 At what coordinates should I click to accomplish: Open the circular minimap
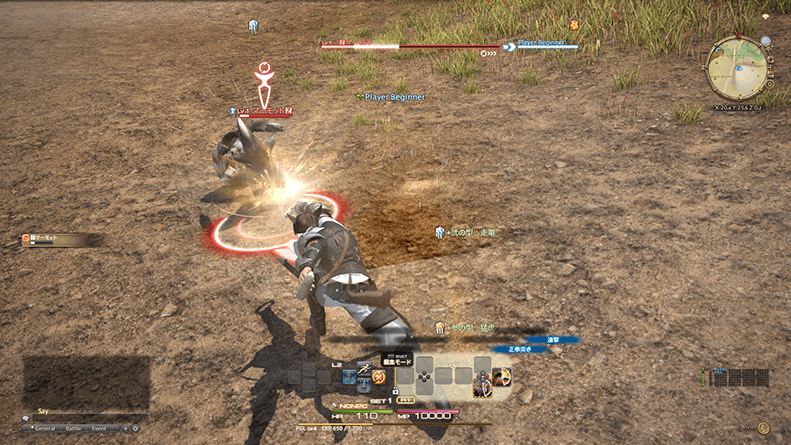737,67
